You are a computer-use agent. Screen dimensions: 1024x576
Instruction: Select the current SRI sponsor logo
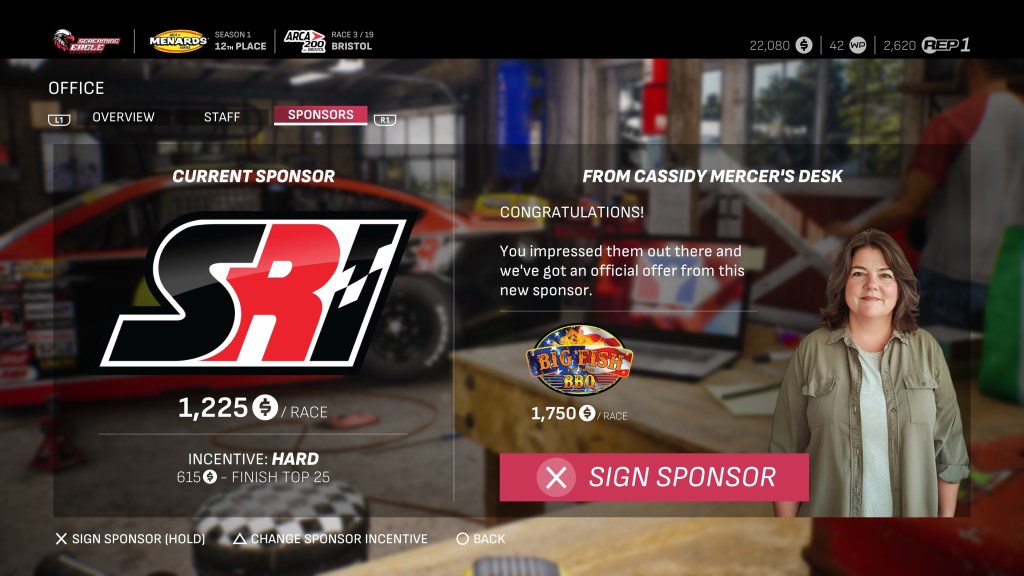253,291
